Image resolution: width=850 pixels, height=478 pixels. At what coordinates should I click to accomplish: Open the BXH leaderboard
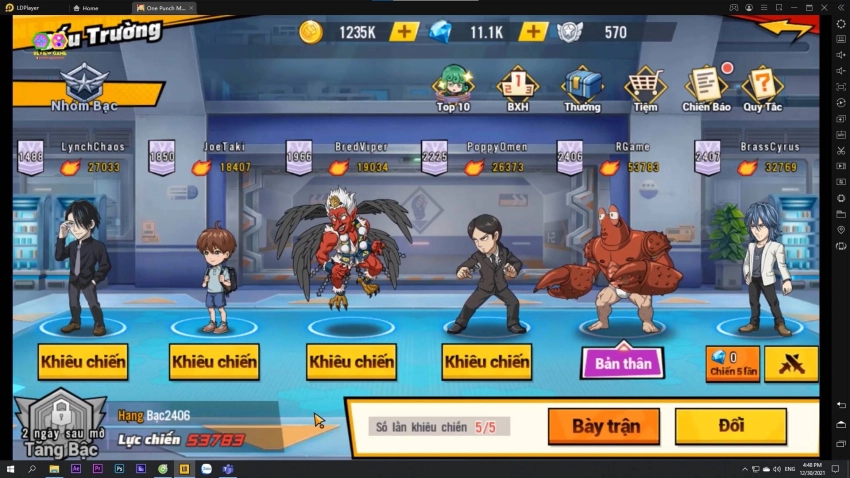point(517,89)
